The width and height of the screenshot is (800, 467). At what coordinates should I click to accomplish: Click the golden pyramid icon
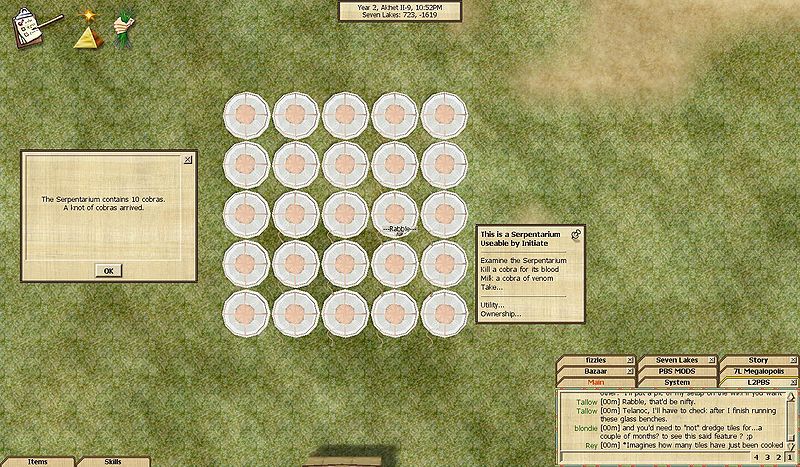click(x=85, y=36)
